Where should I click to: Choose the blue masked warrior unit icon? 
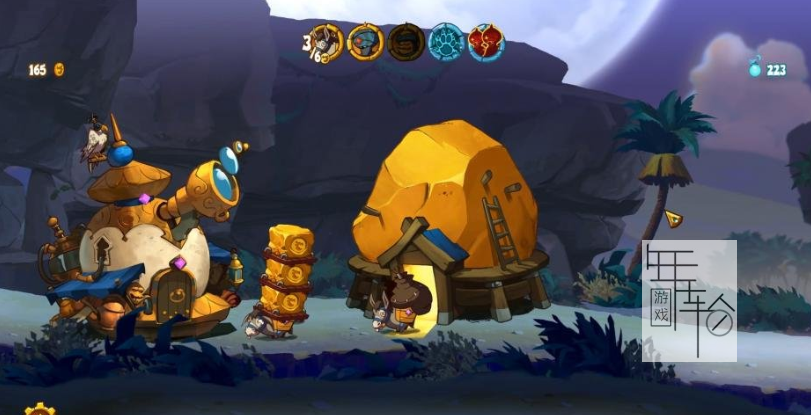[365, 42]
